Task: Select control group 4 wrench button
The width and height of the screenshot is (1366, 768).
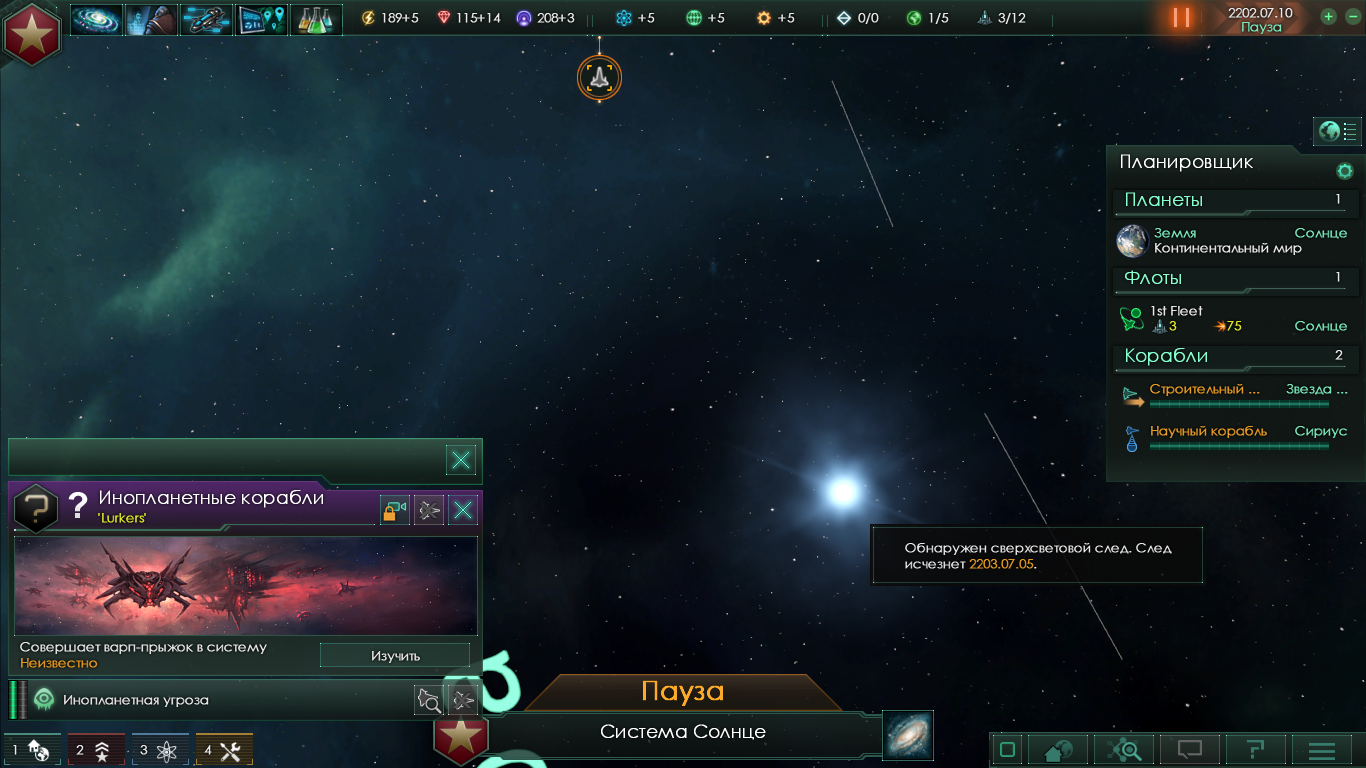Action: pos(223,750)
